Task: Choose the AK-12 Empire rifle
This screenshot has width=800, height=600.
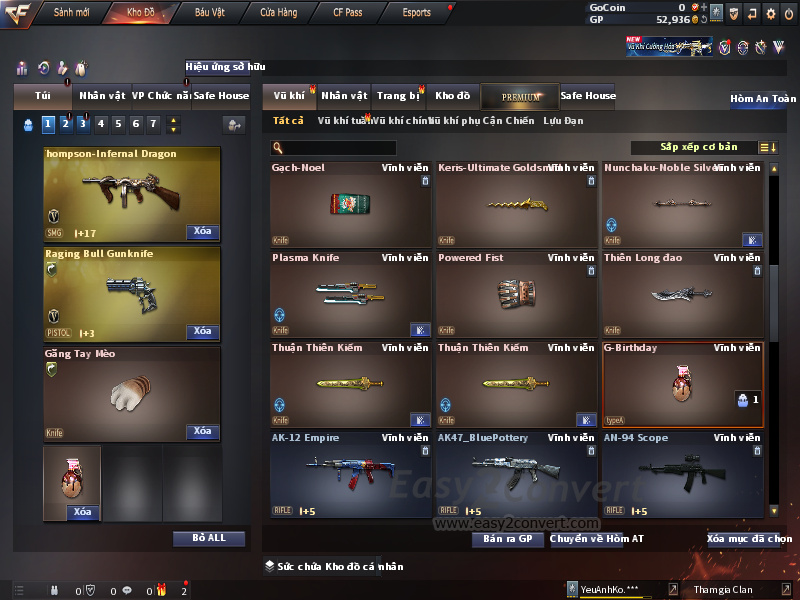Action: [350, 474]
